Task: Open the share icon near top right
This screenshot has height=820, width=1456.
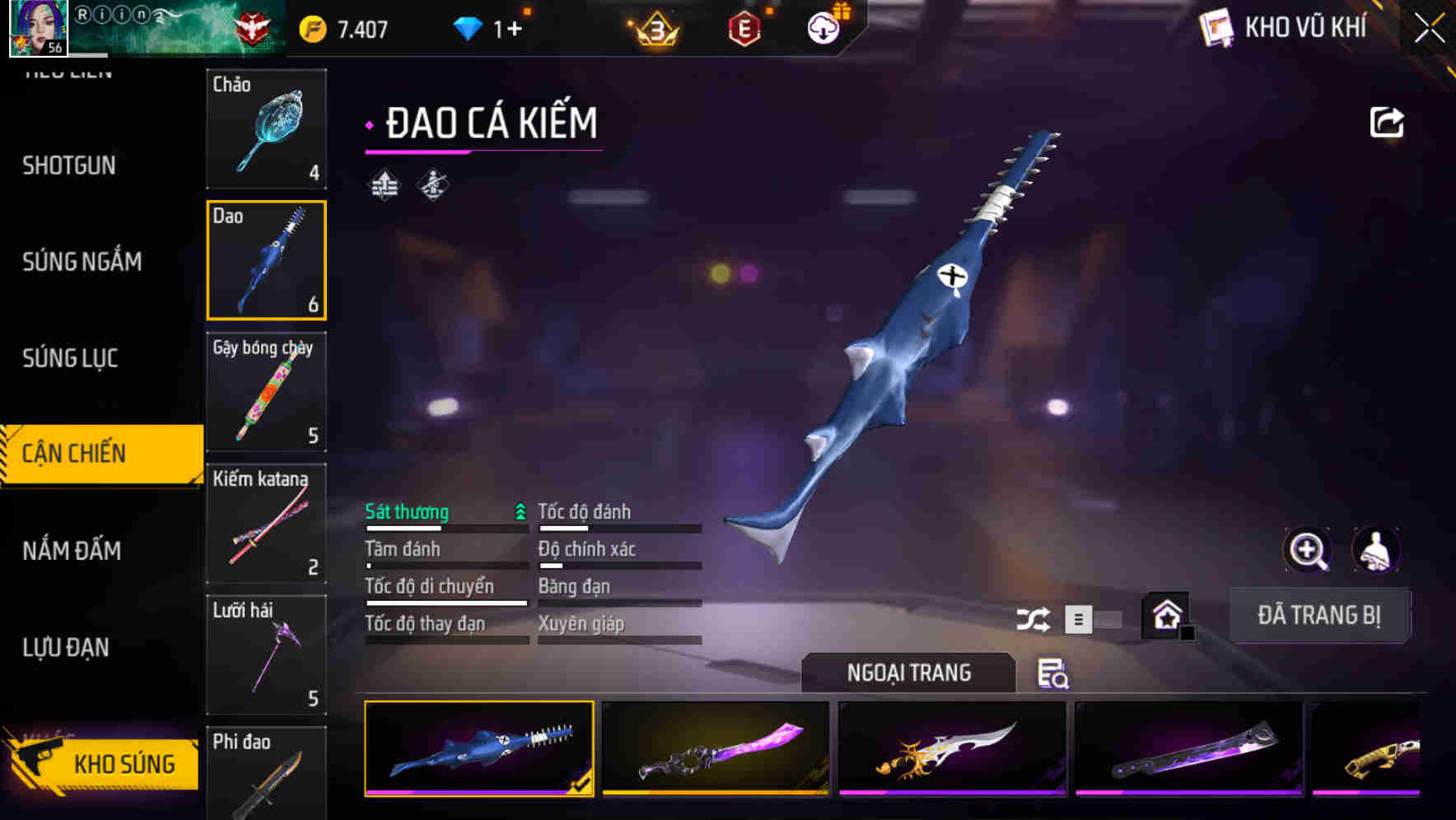Action: (1388, 121)
